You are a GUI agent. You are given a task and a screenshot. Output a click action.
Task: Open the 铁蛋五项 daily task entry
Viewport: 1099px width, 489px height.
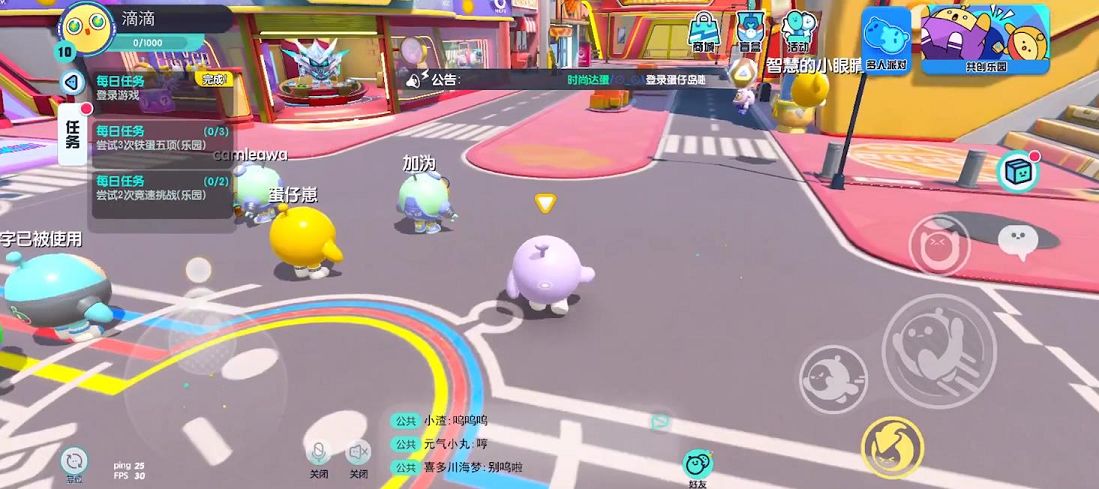(162, 138)
